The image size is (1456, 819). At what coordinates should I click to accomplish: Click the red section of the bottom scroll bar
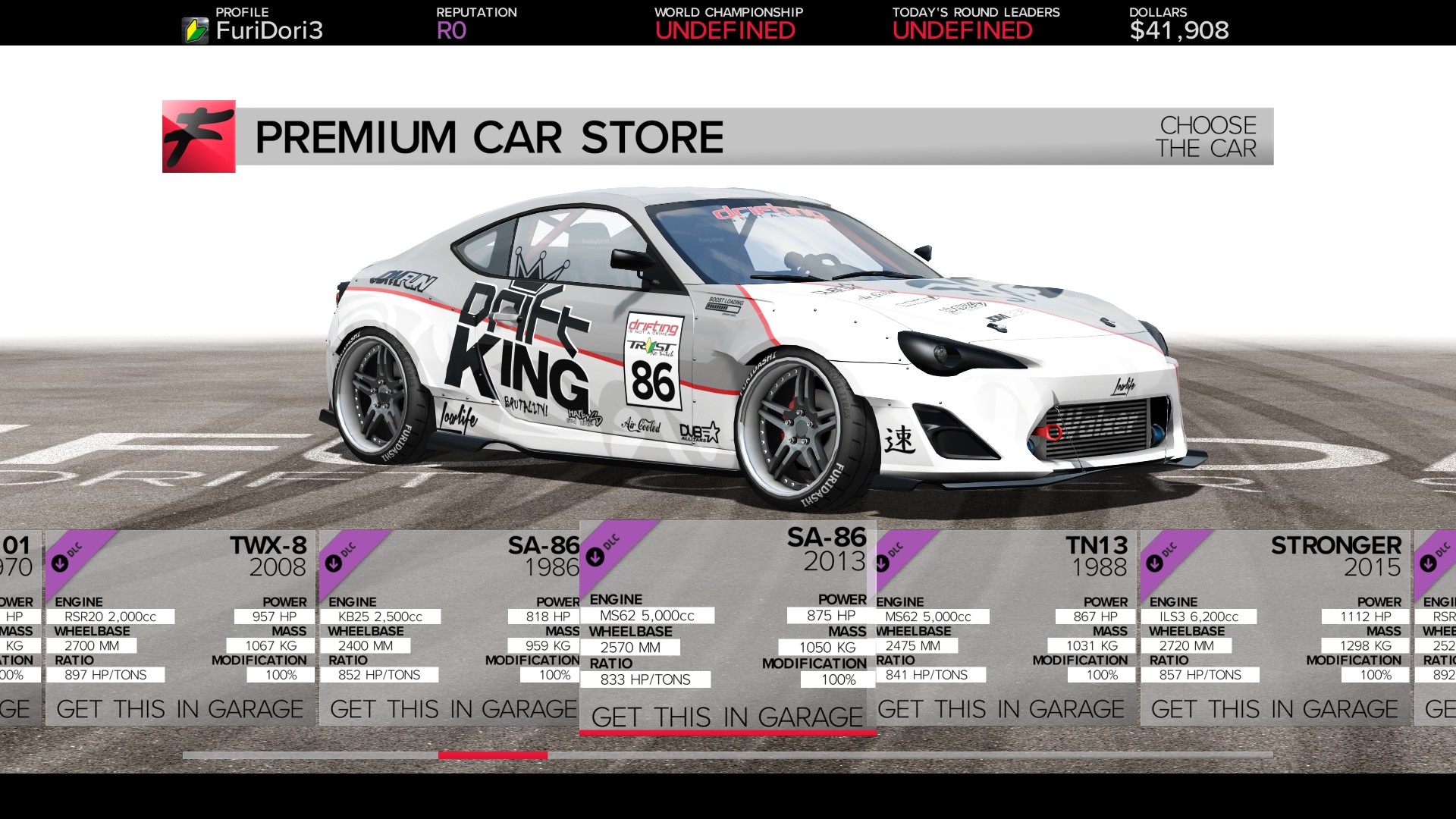494,755
